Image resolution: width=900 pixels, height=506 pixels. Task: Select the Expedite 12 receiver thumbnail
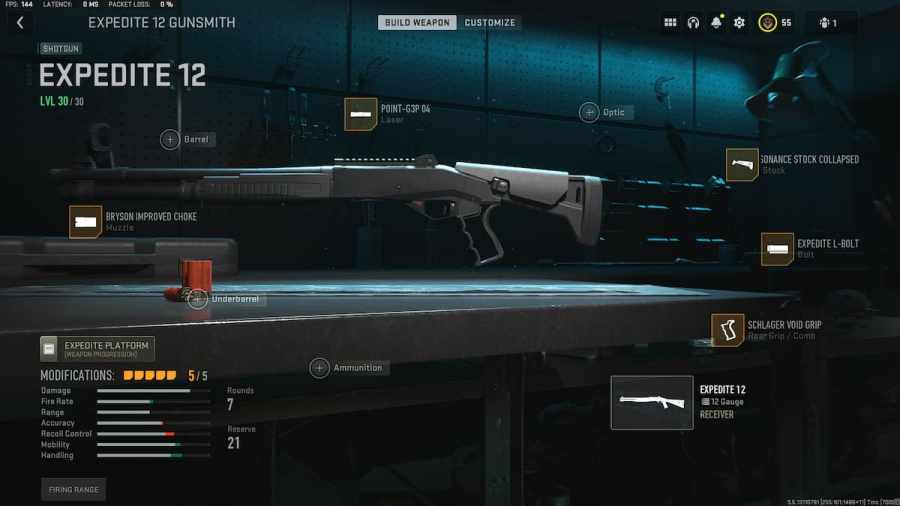click(x=652, y=402)
